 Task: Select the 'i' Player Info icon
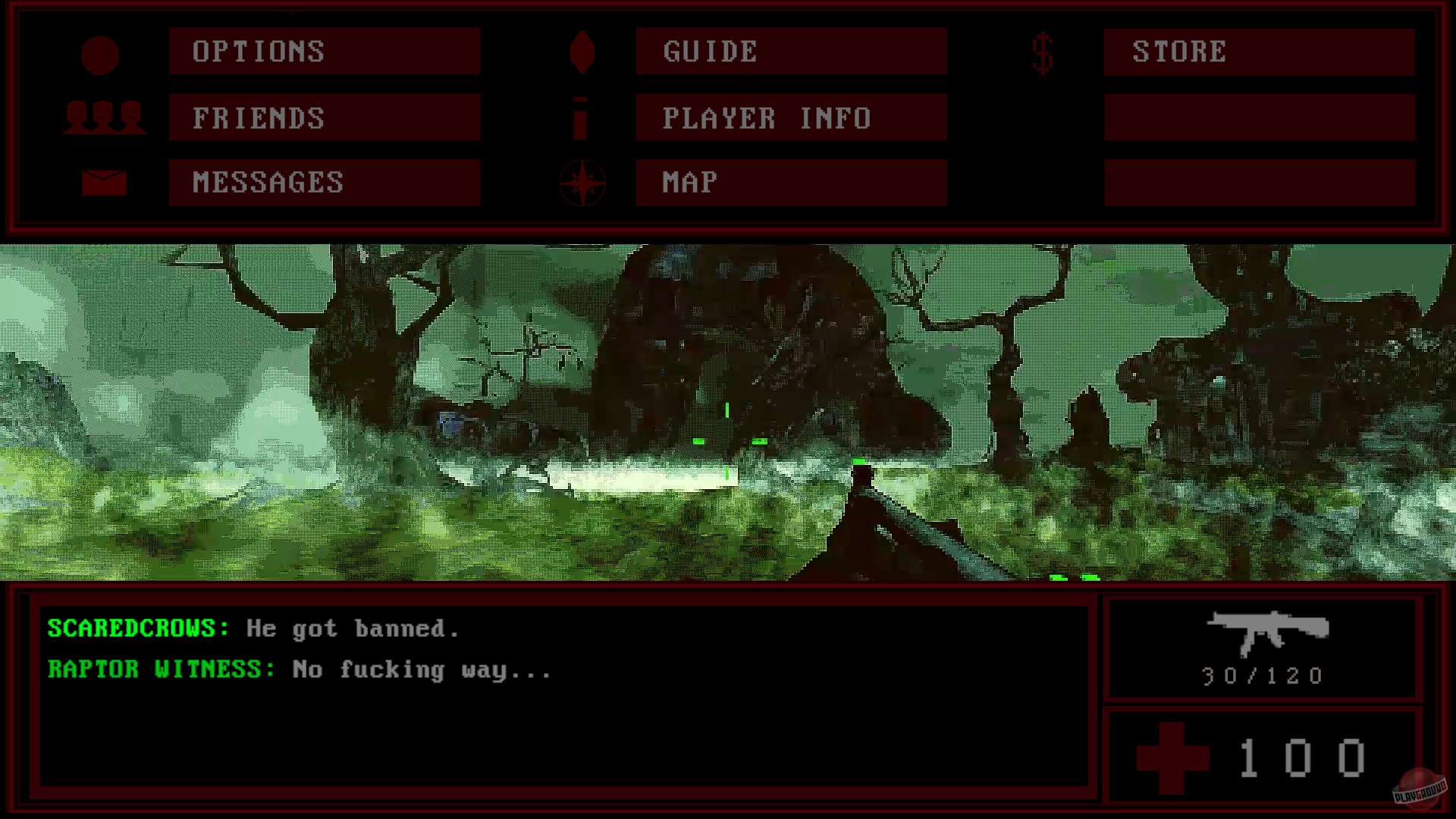coord(582,118)
